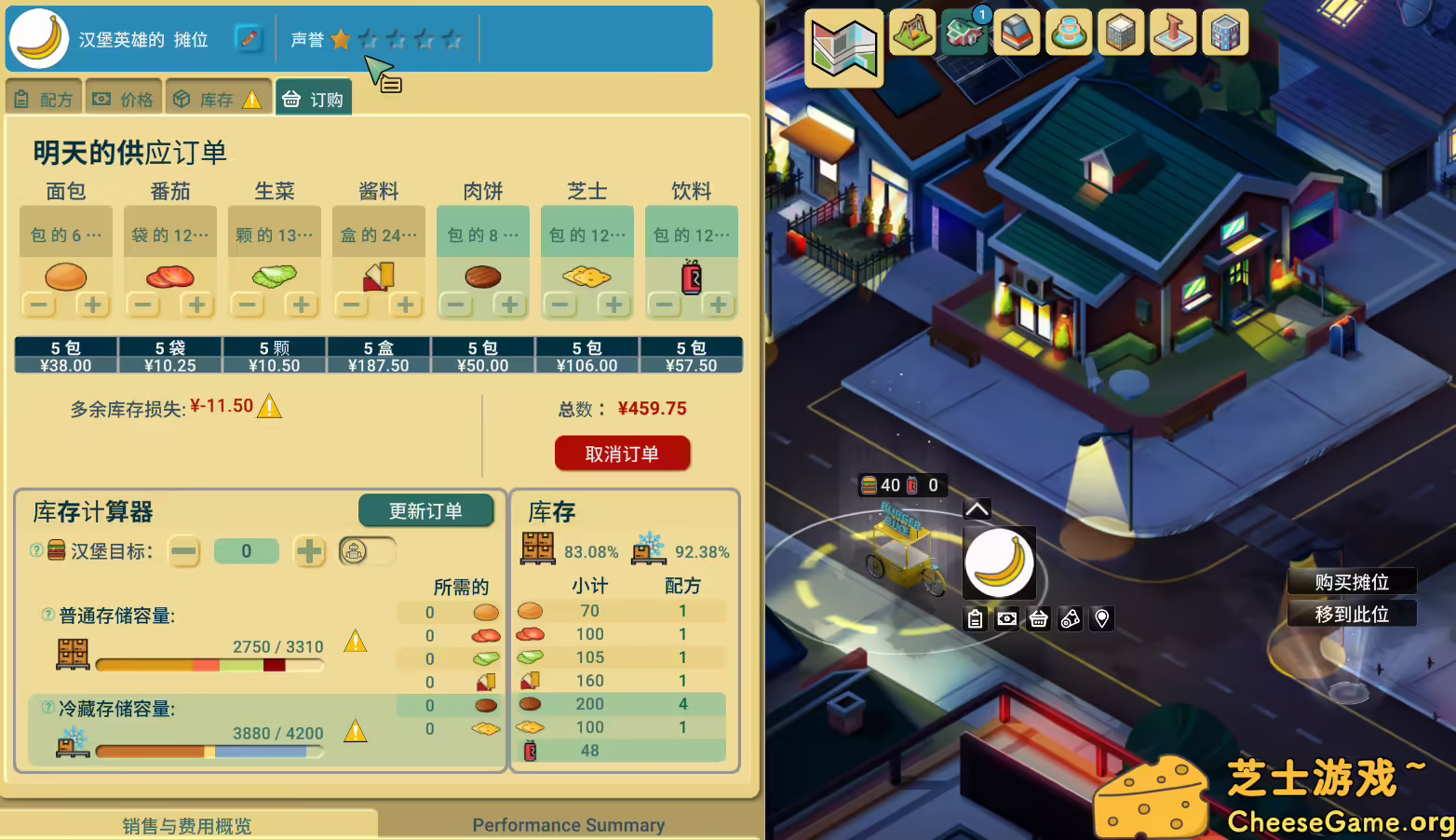Click the location pin icon under the banana stall
Viewport: 1456px width, 840px height.
coord(1102,618)
